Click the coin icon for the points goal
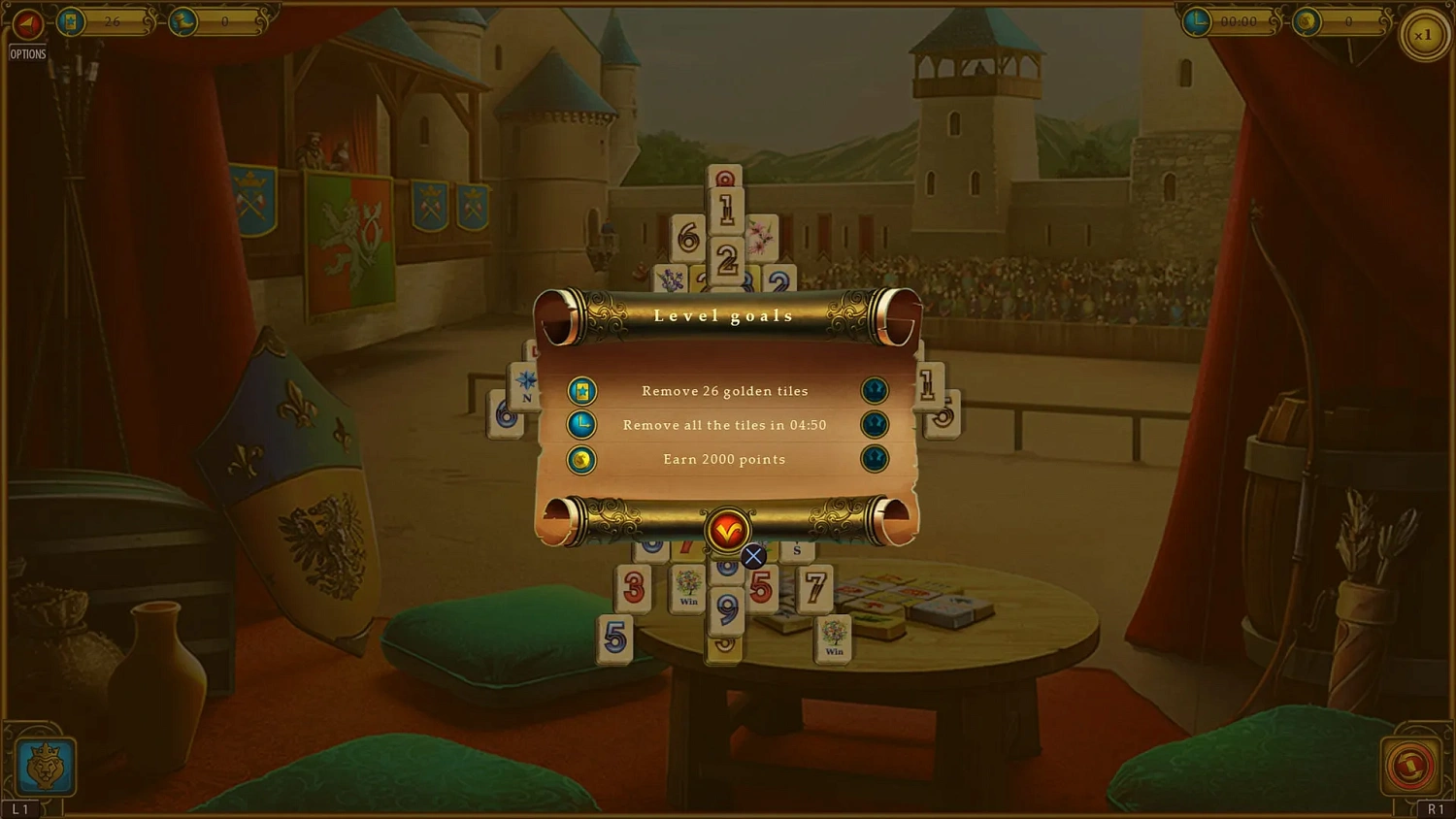Image resolution: width=1456 pixels, height=819 pixels. coord(580,460)
